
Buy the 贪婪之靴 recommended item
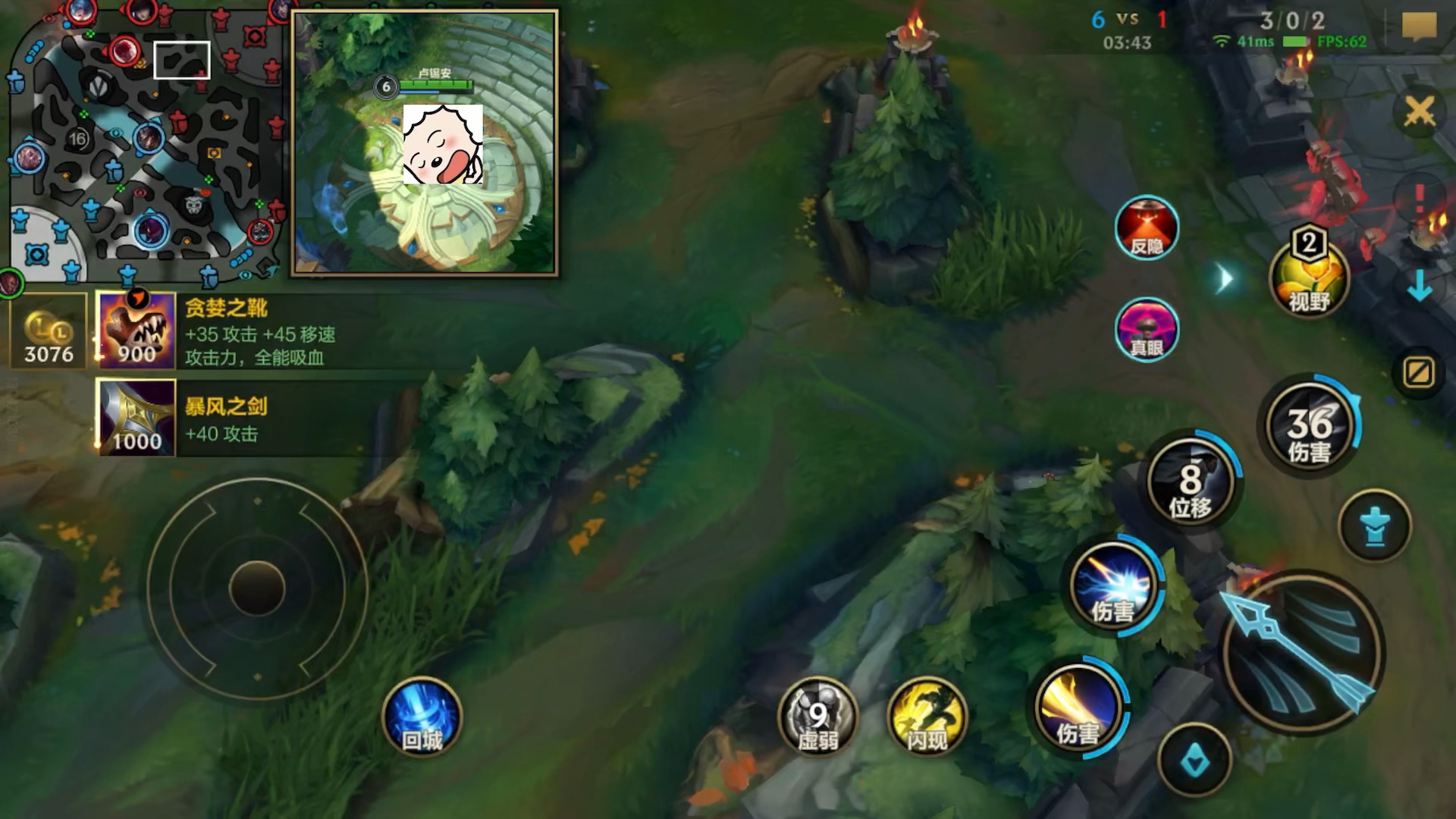136,331
